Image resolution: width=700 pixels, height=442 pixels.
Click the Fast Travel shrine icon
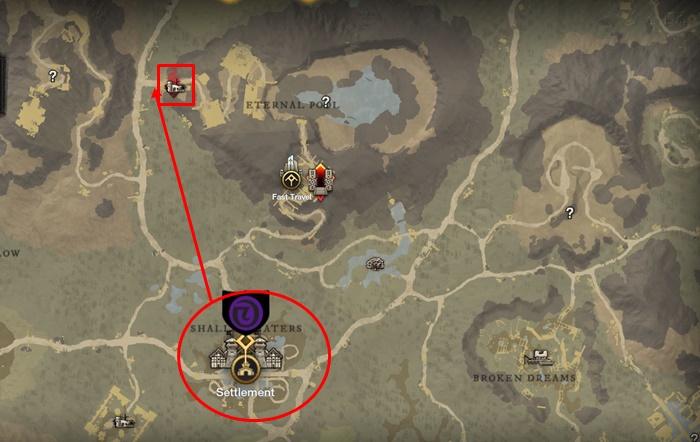pos(292,176)
